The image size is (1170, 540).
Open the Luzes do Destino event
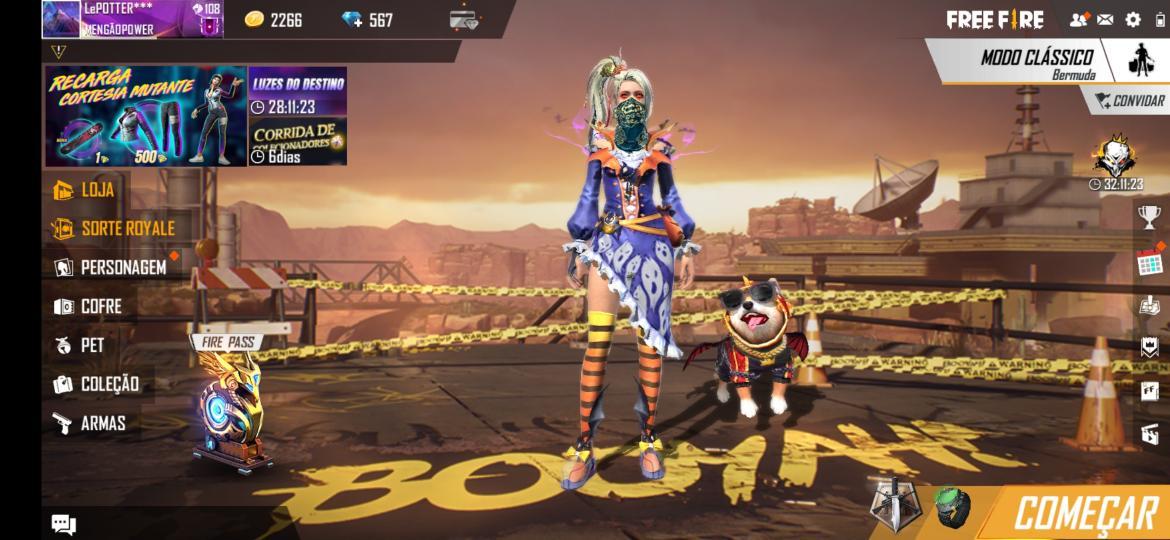(x=297, y=93)
